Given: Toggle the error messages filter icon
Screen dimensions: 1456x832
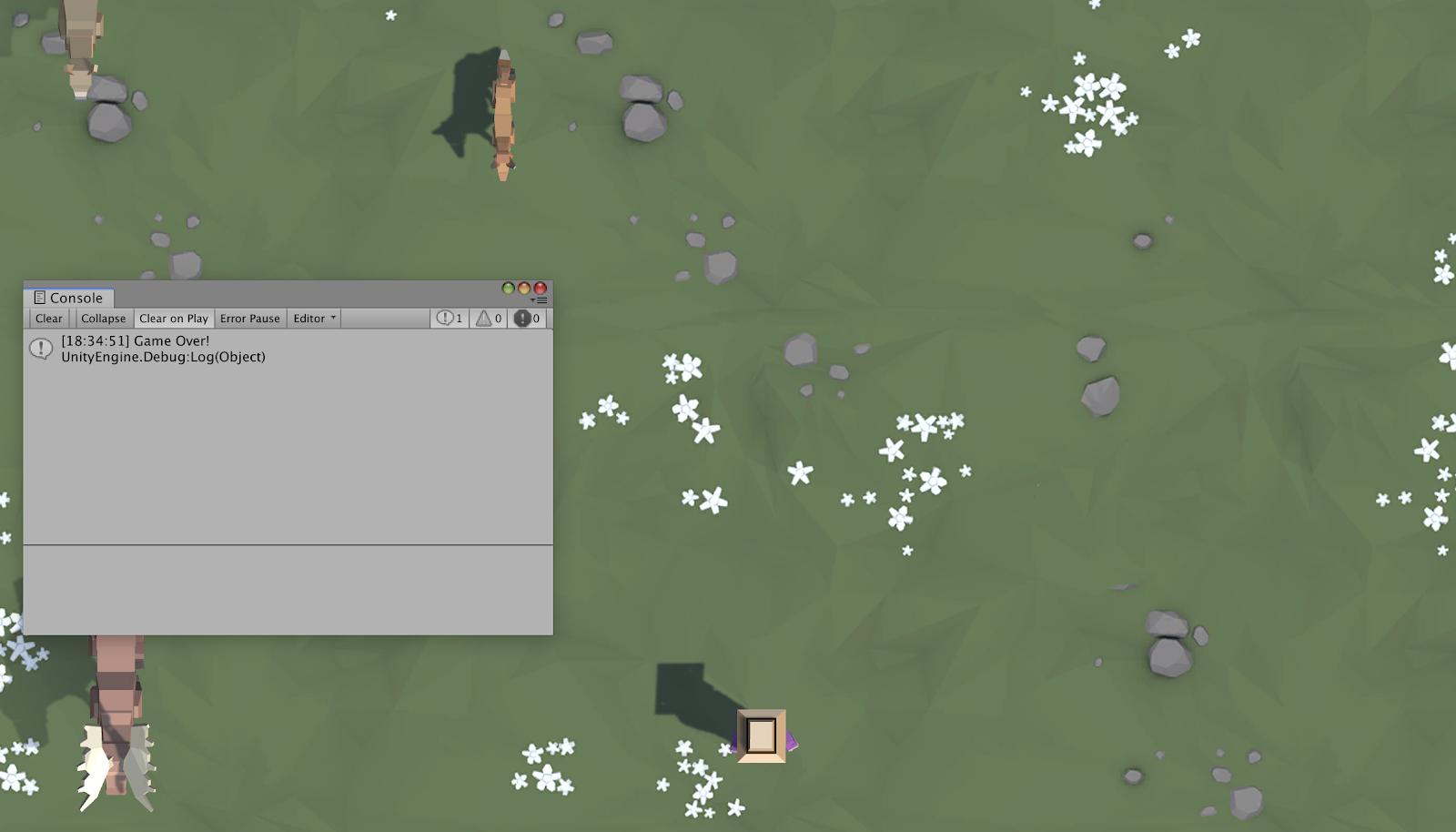Looking at the screenshot, I should pos(524,319).
